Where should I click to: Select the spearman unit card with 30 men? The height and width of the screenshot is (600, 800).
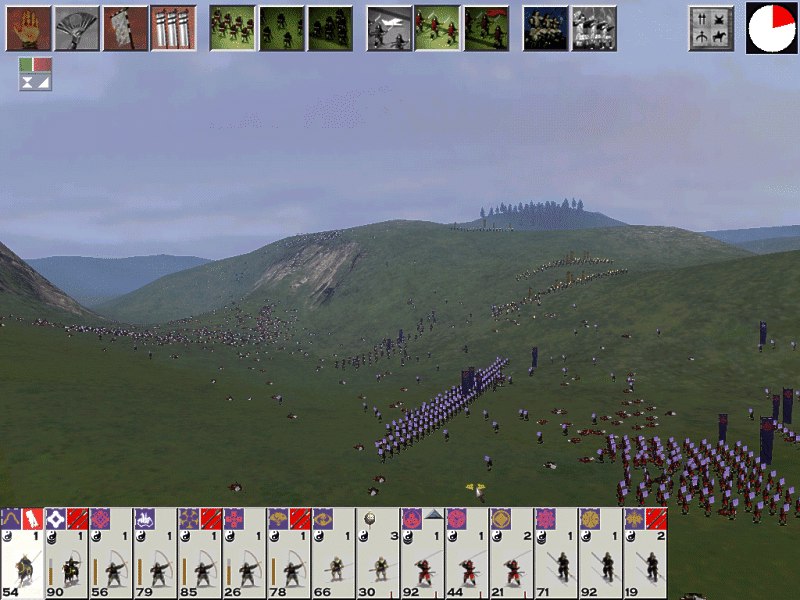(x=378, y=555)
